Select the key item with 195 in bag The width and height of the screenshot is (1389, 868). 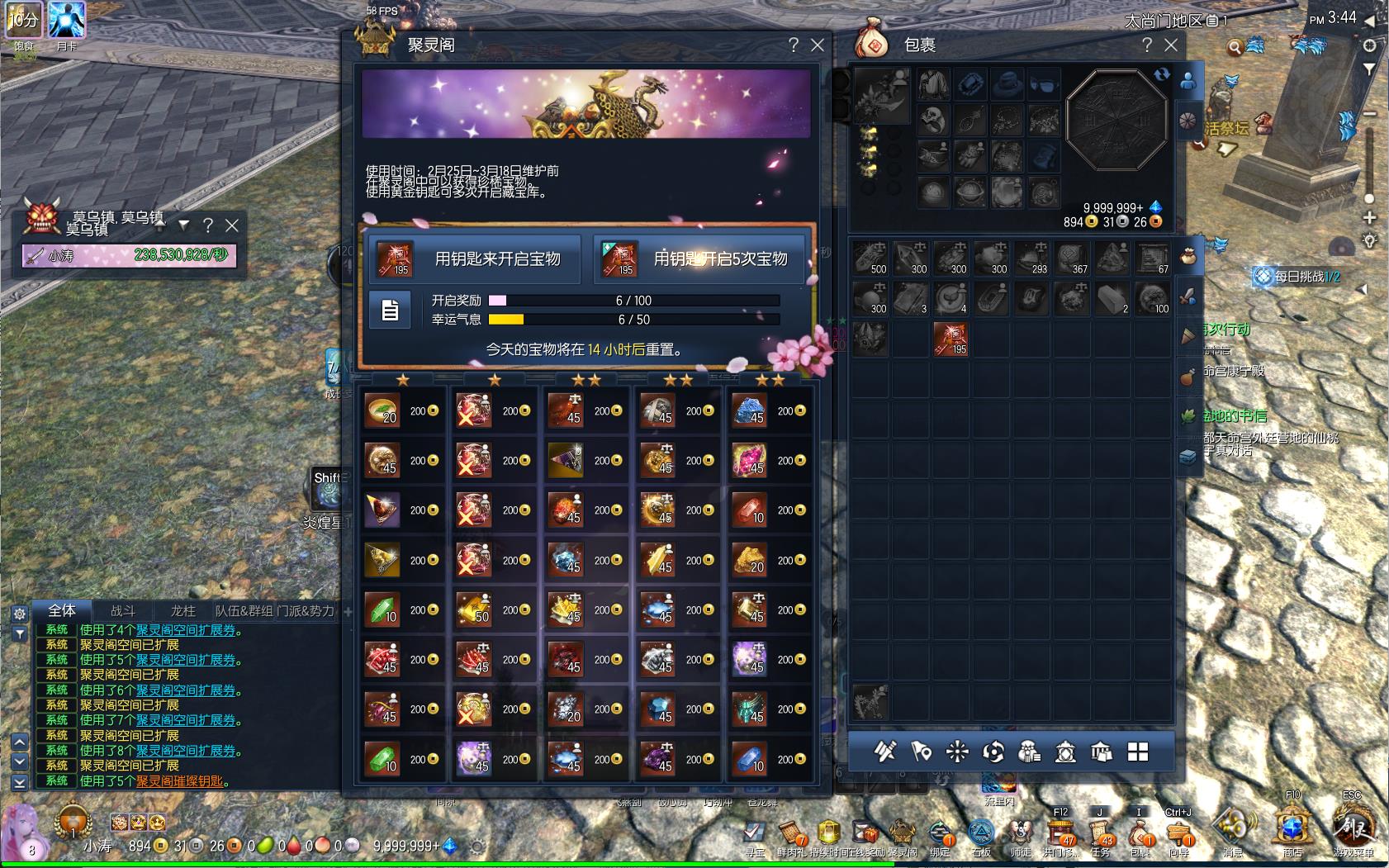[x=950, y=339]
